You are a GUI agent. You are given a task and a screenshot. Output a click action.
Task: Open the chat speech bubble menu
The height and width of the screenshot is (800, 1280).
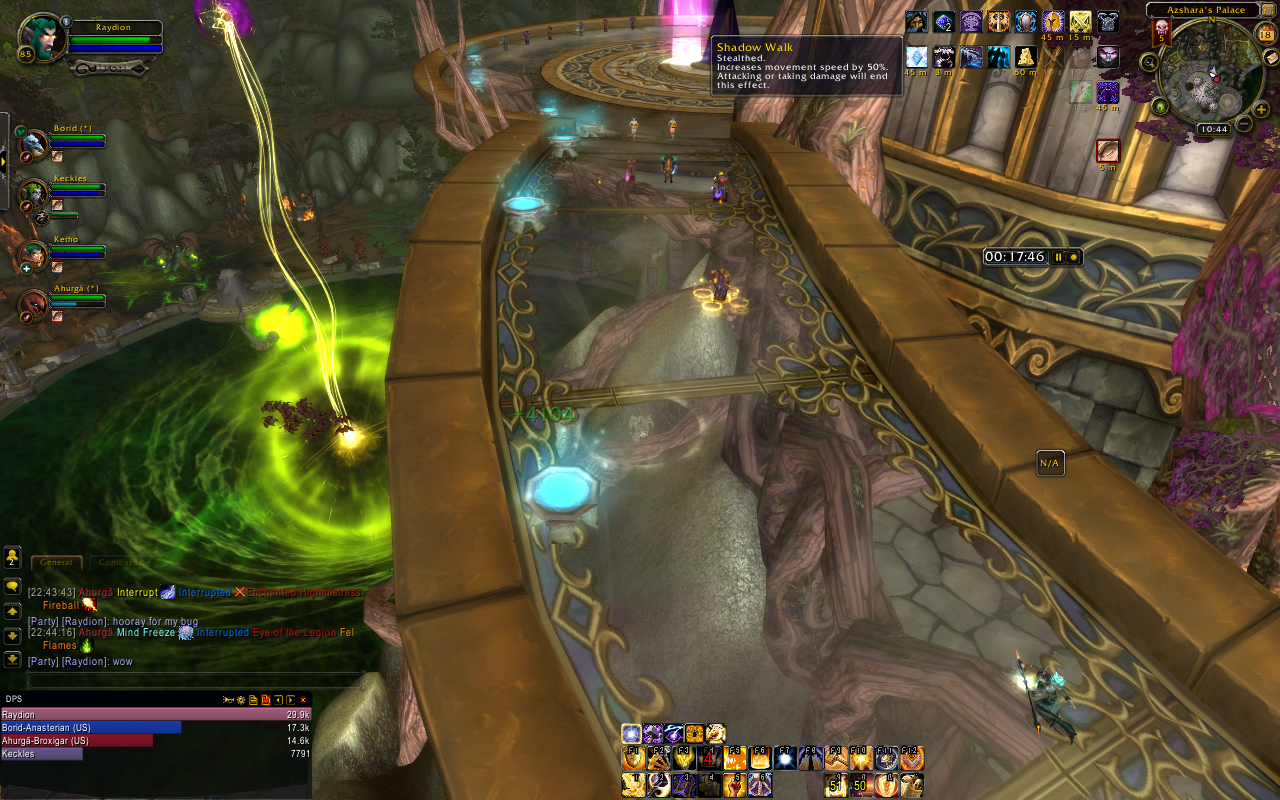[12, 586]
